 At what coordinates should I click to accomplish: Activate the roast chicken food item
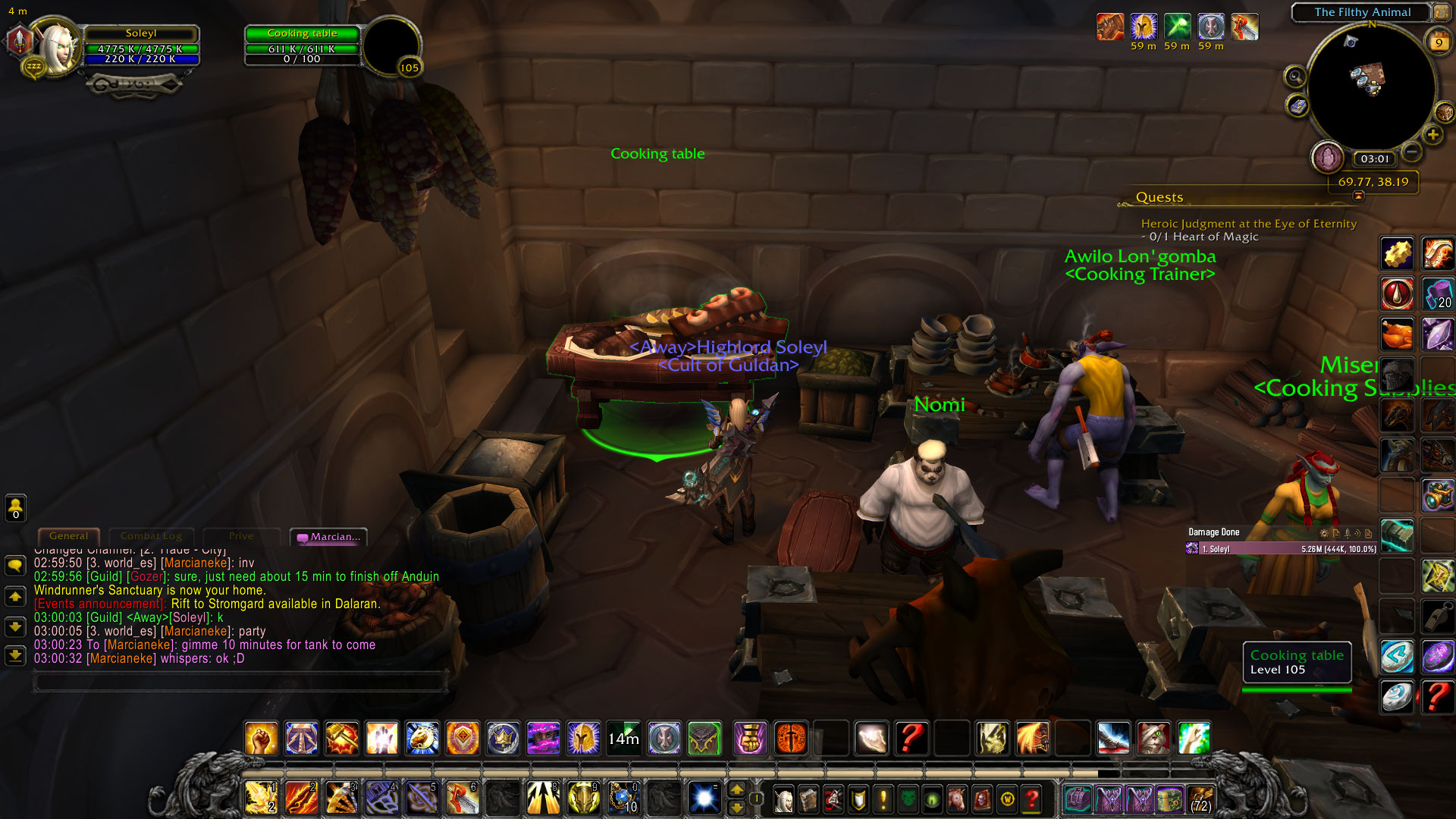click(x=1397, y=334)
